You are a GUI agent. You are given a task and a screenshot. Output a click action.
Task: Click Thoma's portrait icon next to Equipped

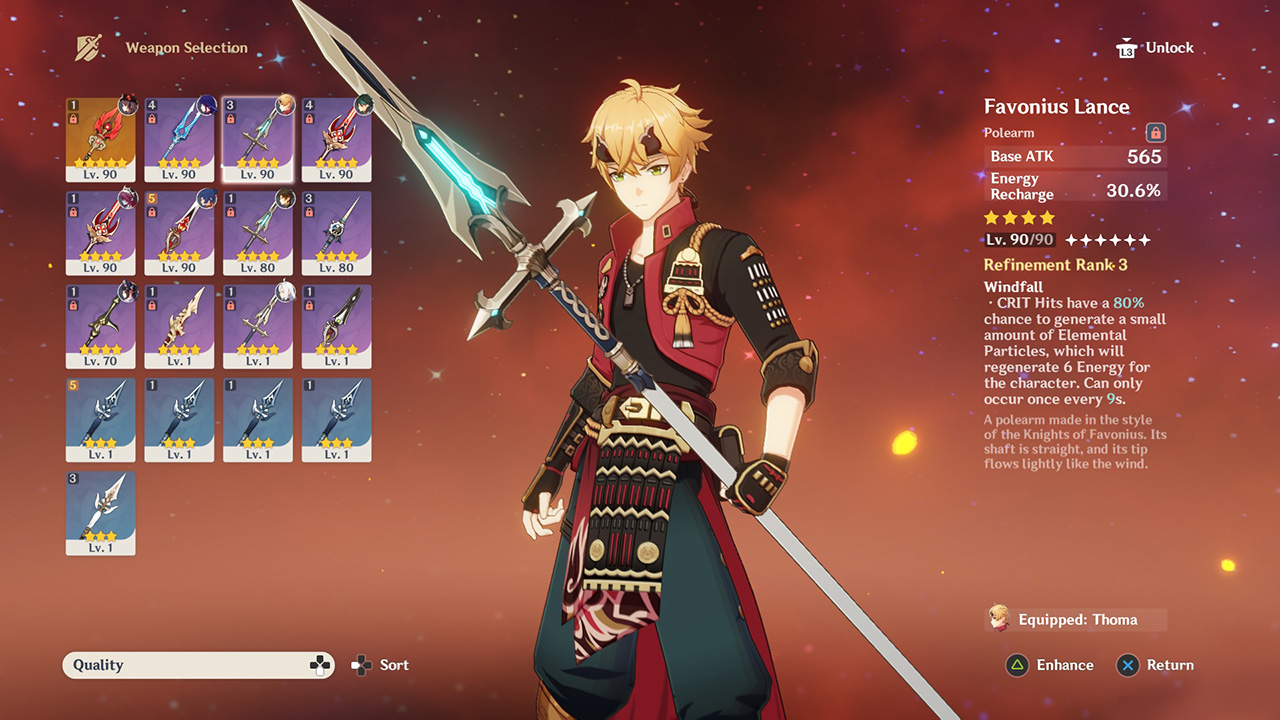pyautogui.click(x=998, y=618)
